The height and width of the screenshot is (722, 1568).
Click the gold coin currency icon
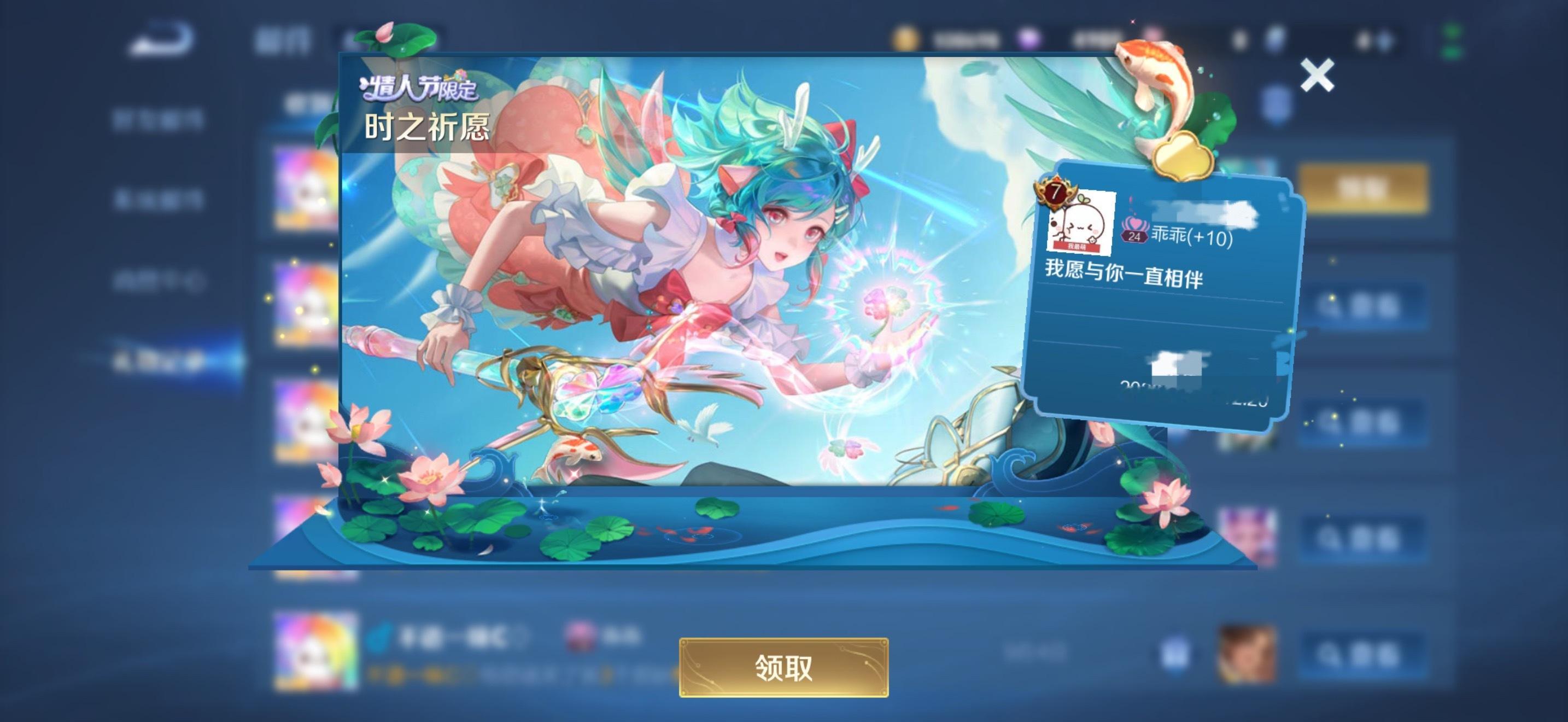pyautogui.click(x=907, y=38)
